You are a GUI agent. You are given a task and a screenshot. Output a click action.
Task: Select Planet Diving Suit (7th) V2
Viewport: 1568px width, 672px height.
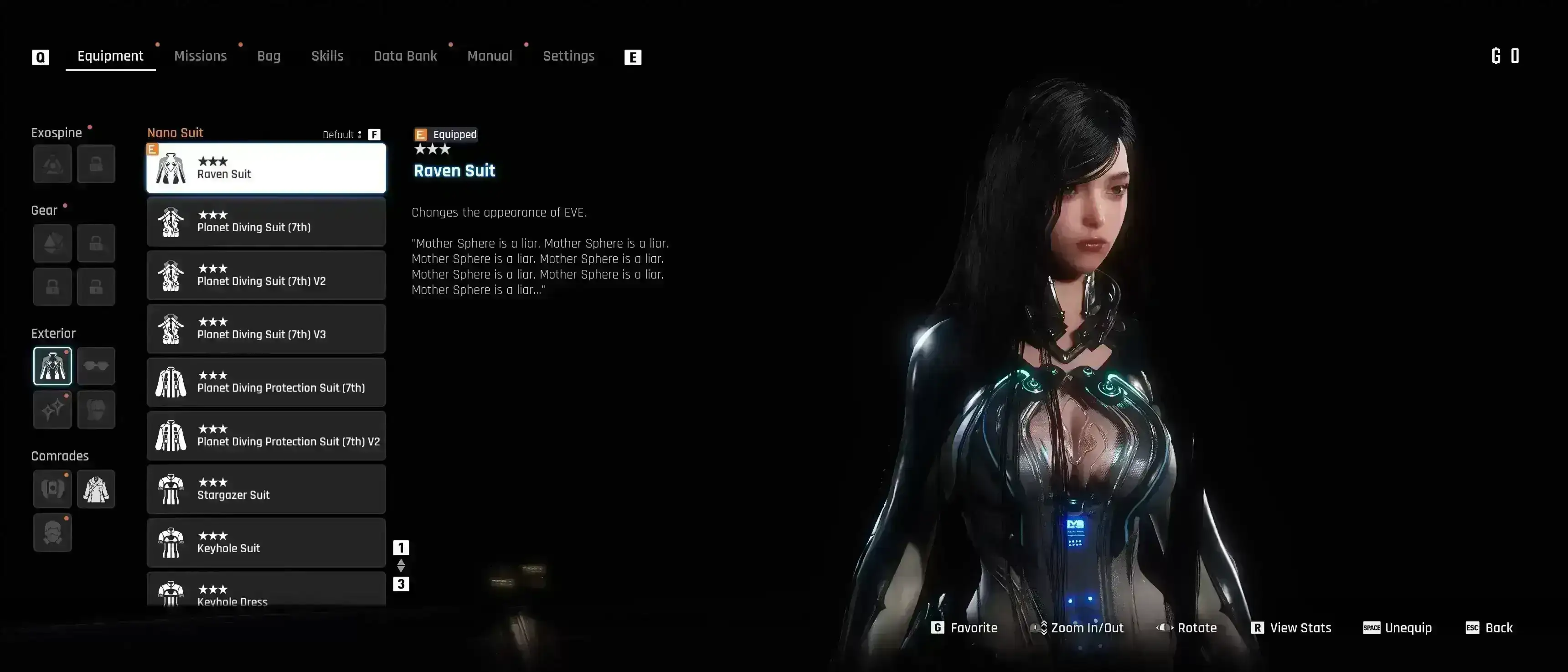266,275
